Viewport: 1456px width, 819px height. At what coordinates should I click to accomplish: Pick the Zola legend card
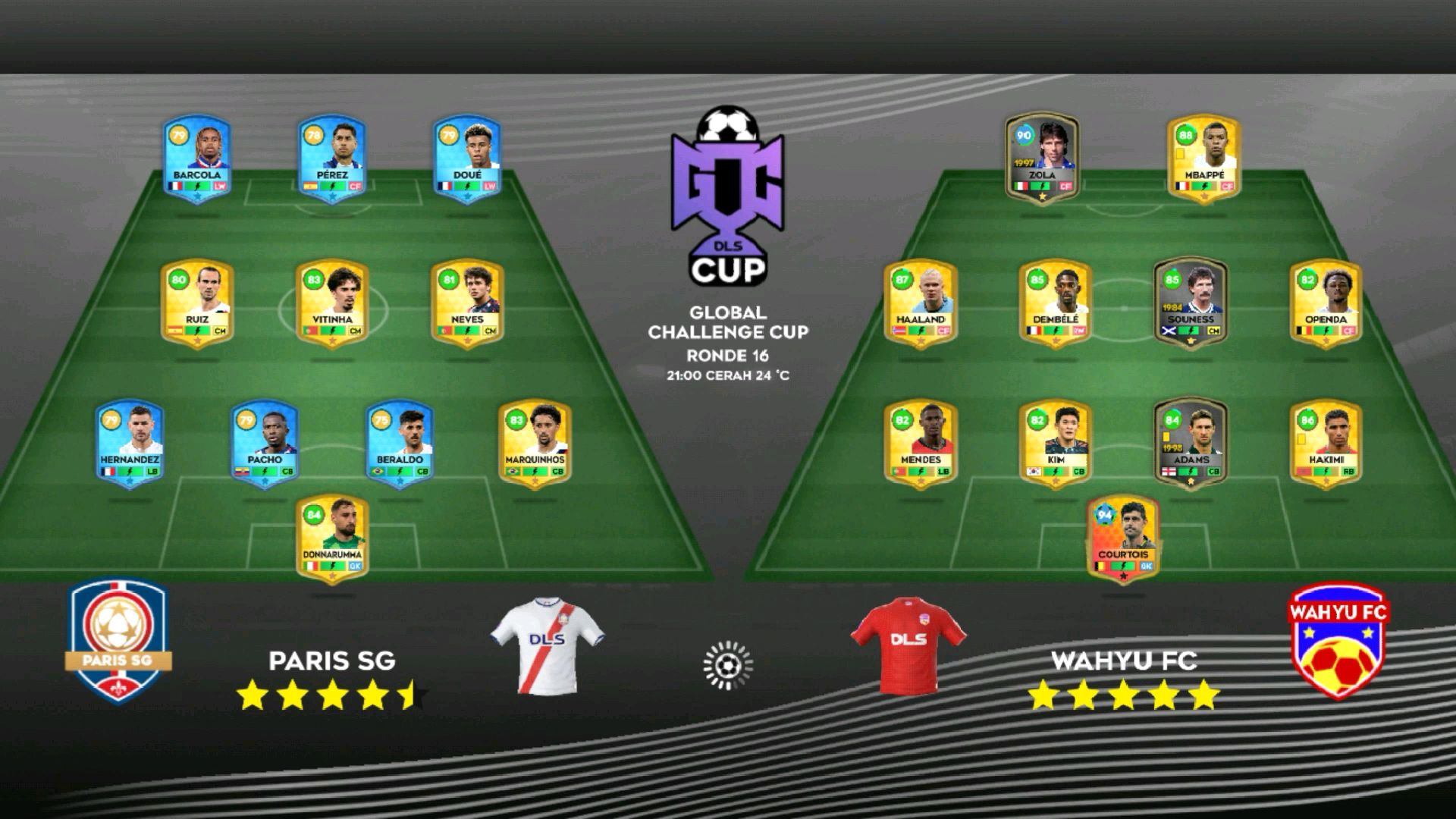(x=1042, y=158)
